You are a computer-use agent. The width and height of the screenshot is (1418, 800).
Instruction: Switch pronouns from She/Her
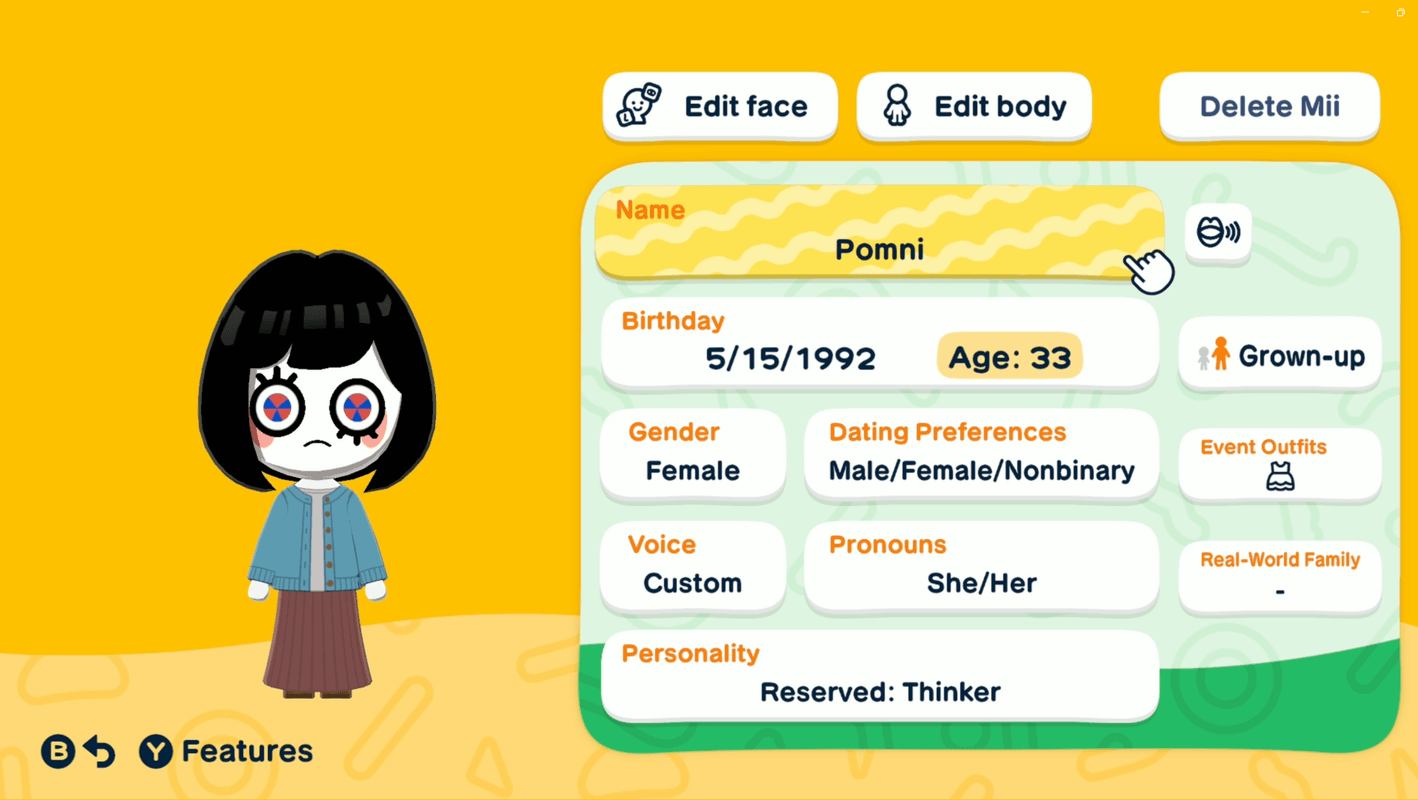(x=980, y=567)
